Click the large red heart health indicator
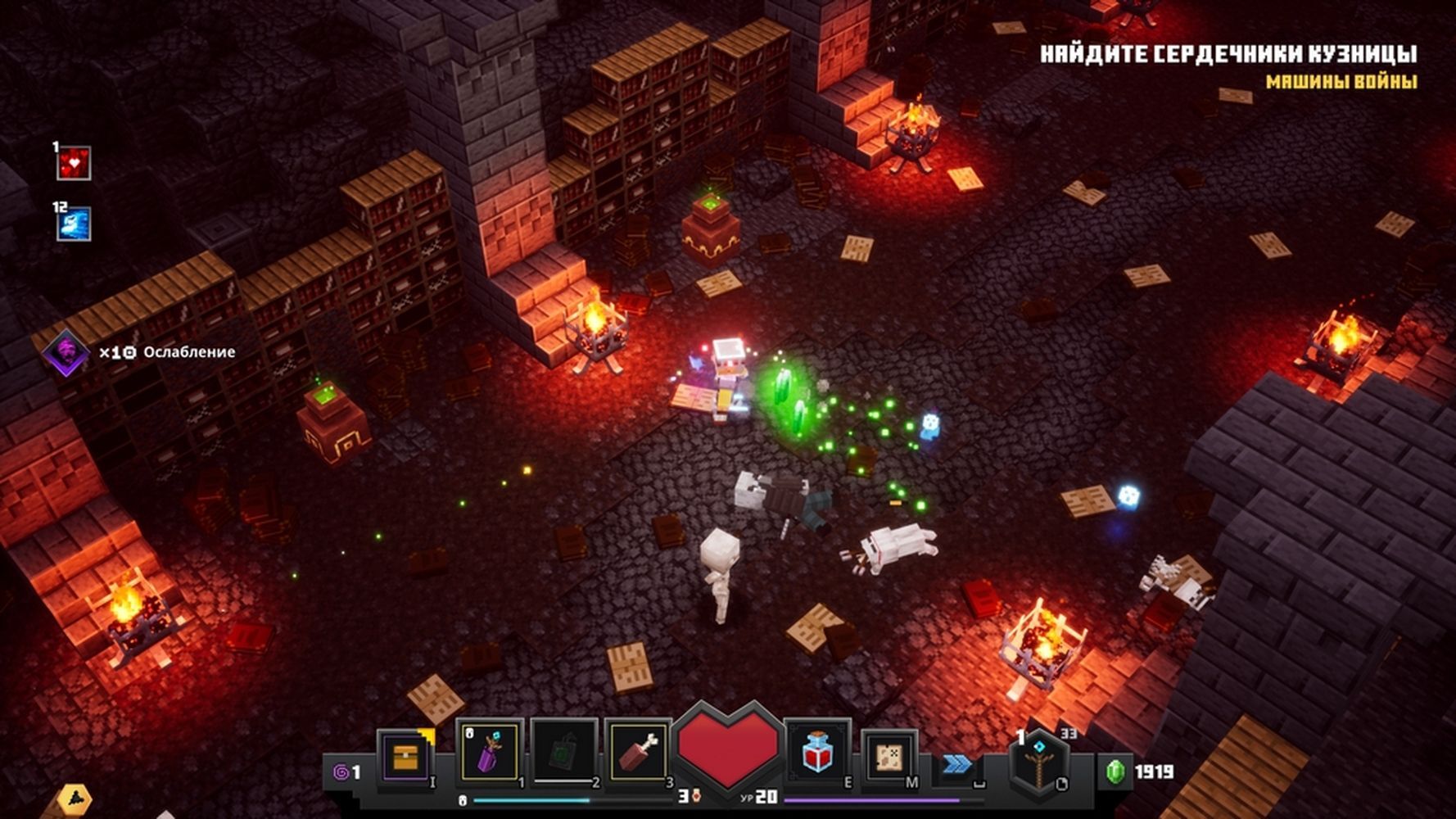 point(728,747)
